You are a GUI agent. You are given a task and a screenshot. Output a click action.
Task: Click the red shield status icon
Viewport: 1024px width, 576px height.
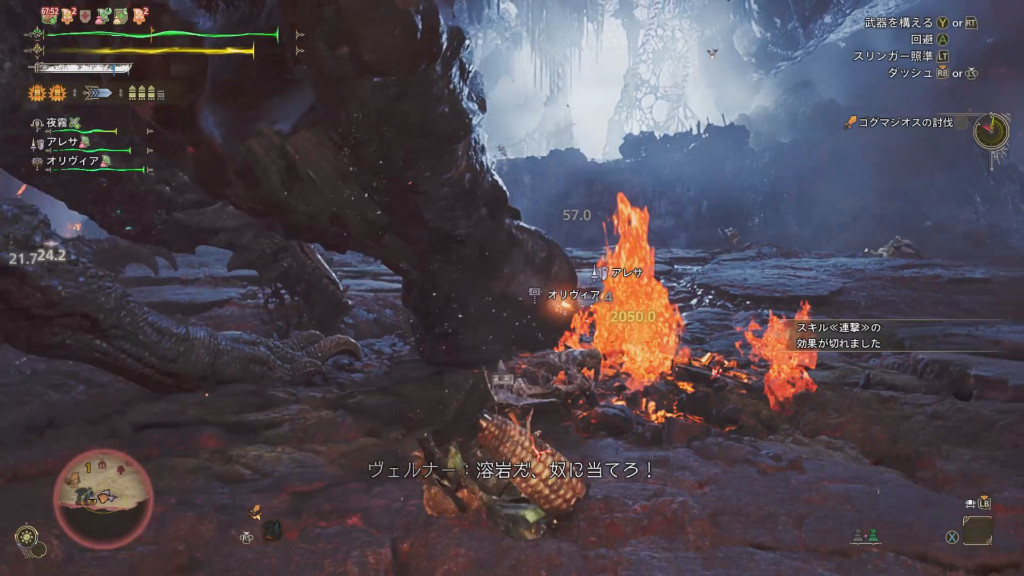pos(87,15)
